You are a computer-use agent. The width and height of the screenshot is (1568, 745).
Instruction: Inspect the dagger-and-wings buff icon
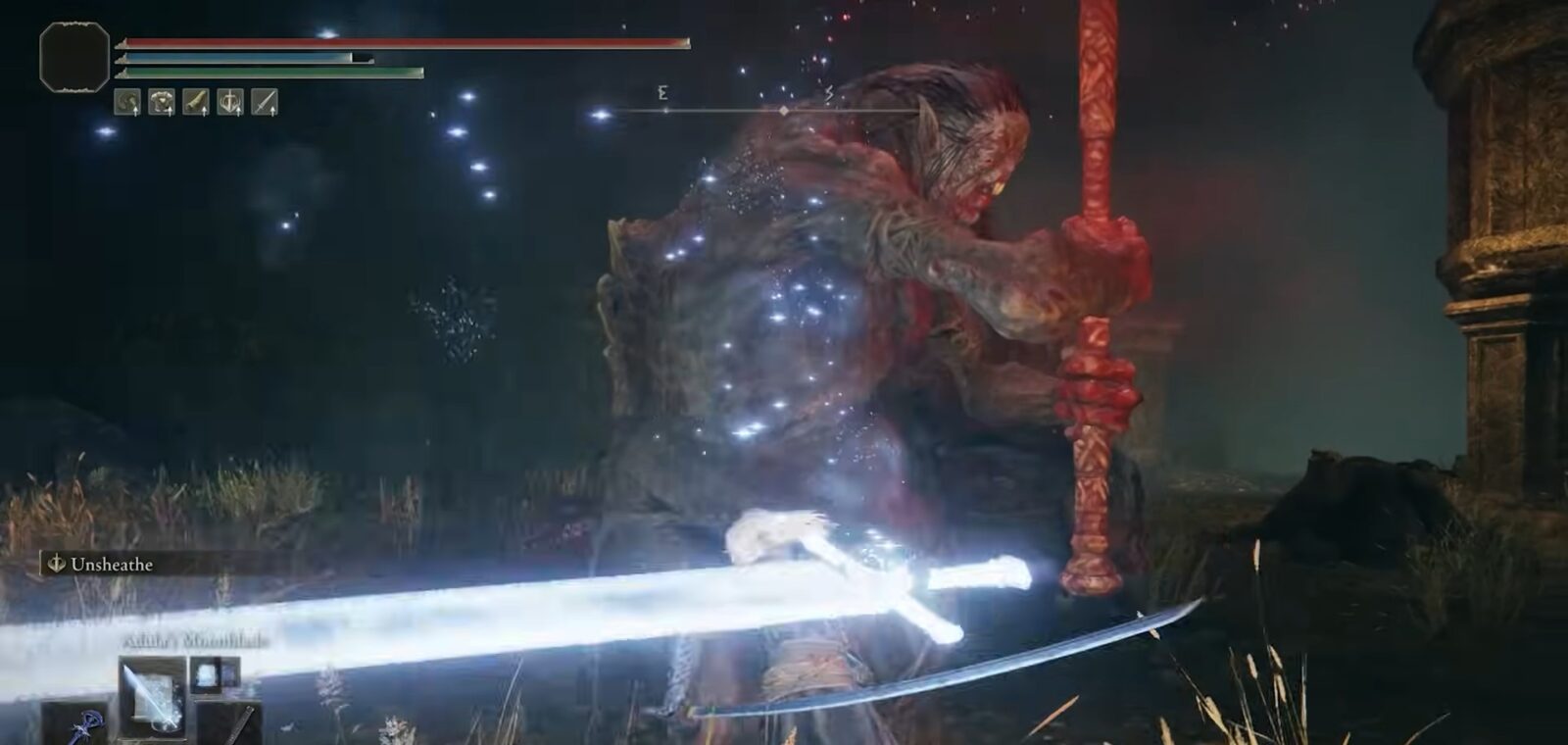click(230, 101)
